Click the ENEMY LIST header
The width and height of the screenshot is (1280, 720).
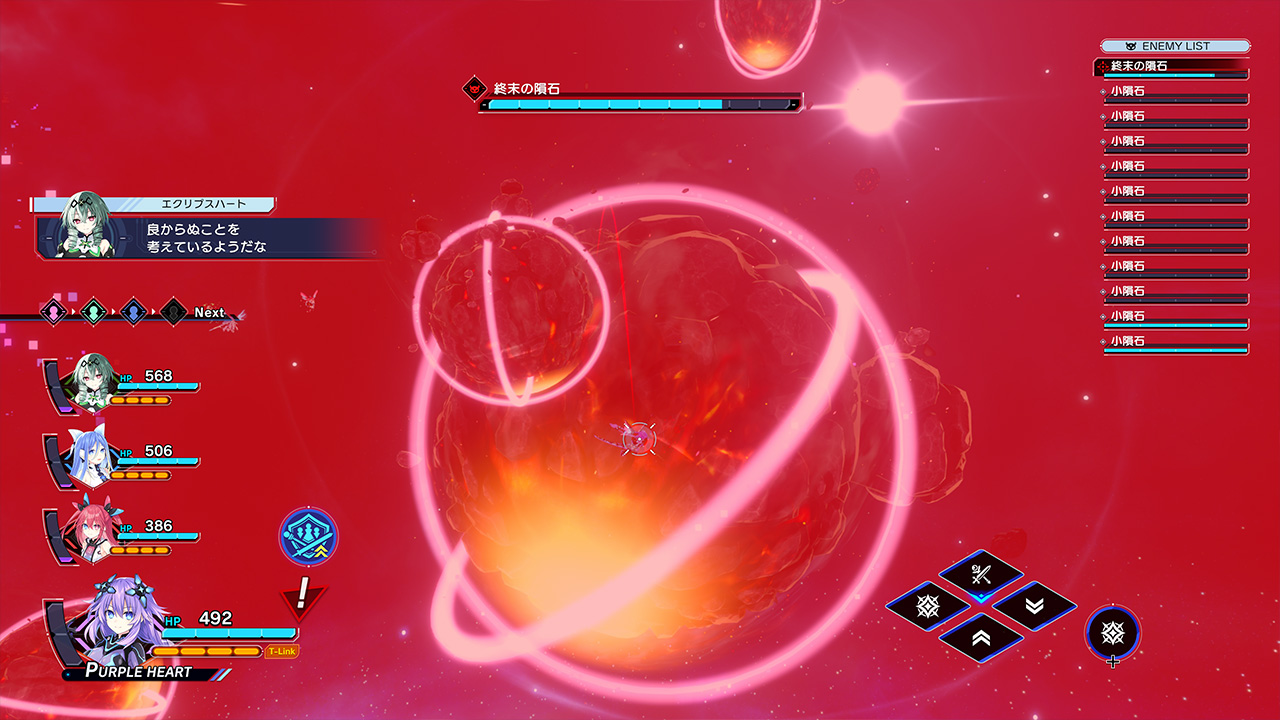1175,46
